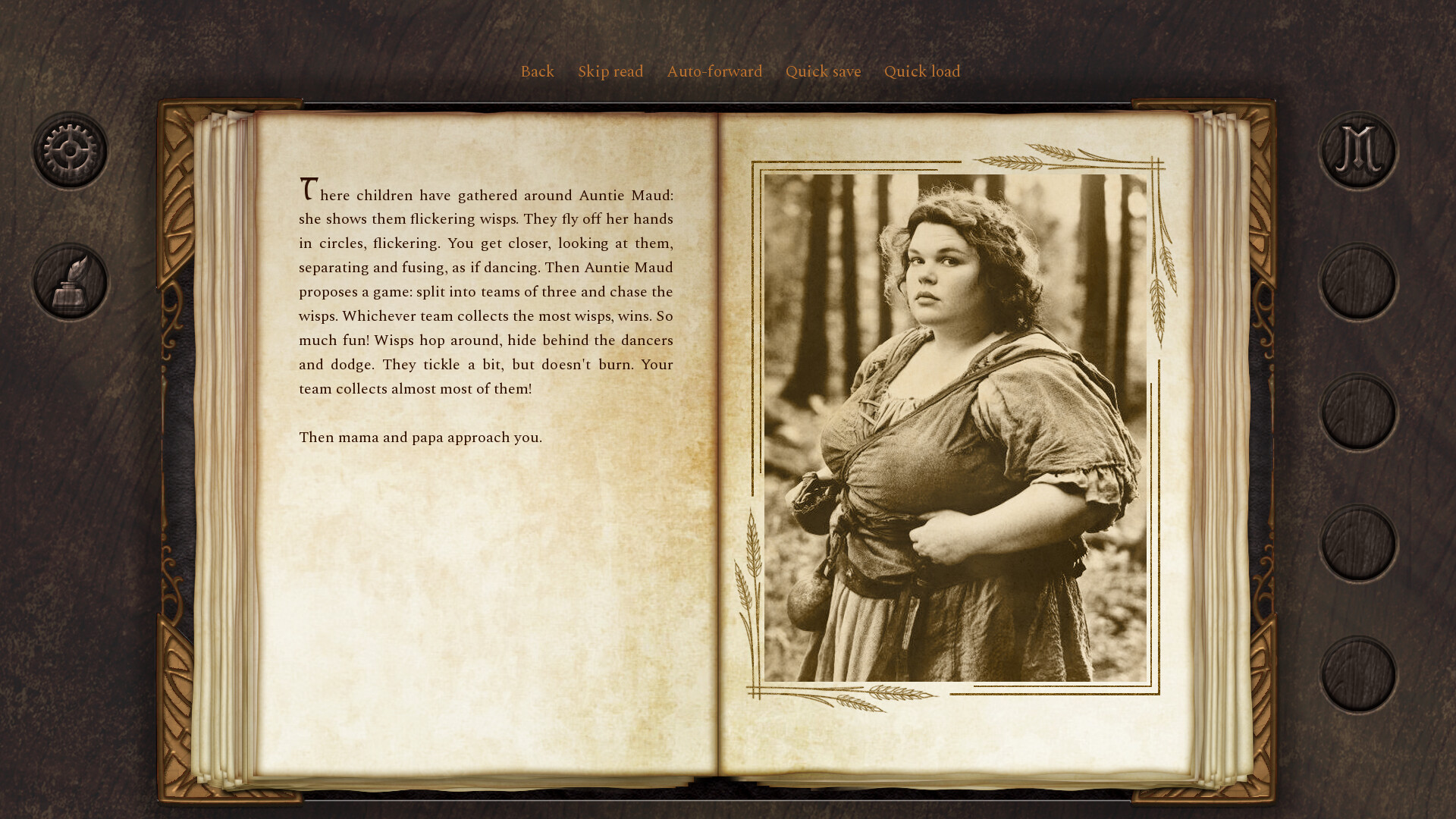This screenshot has width=1456, height=819.
Task: Click Skip read at the top
Action: point(610,71)
